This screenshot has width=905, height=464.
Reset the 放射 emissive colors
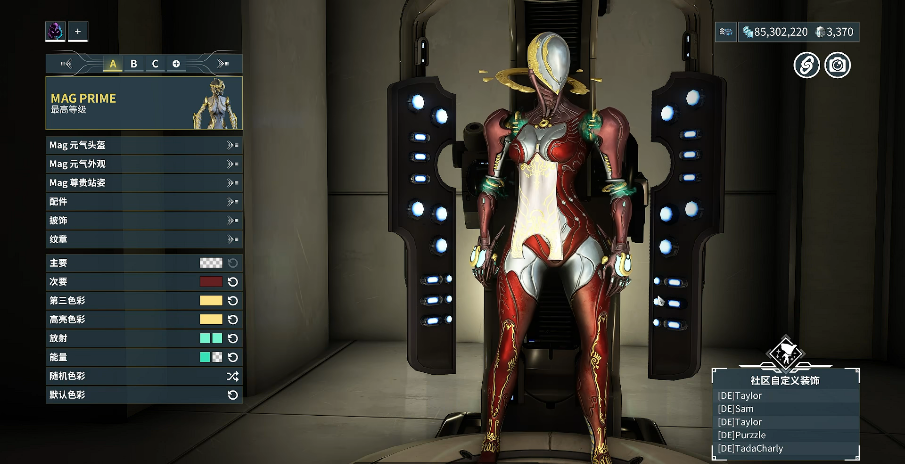[233, 339]
